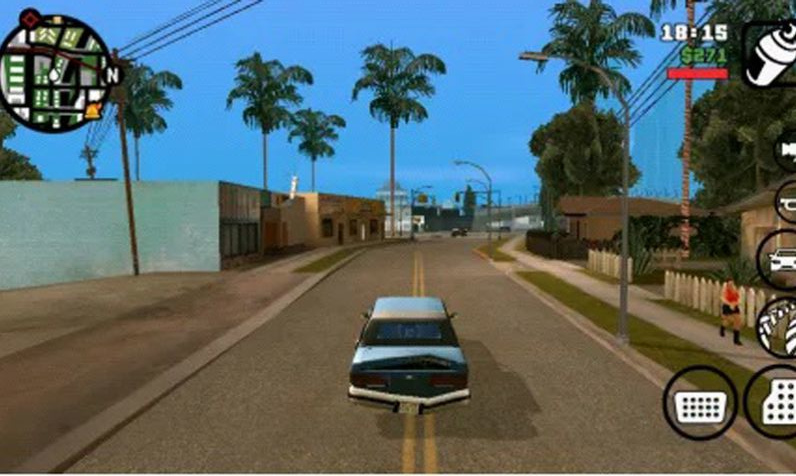Open the radar minimap

point(55,73)
